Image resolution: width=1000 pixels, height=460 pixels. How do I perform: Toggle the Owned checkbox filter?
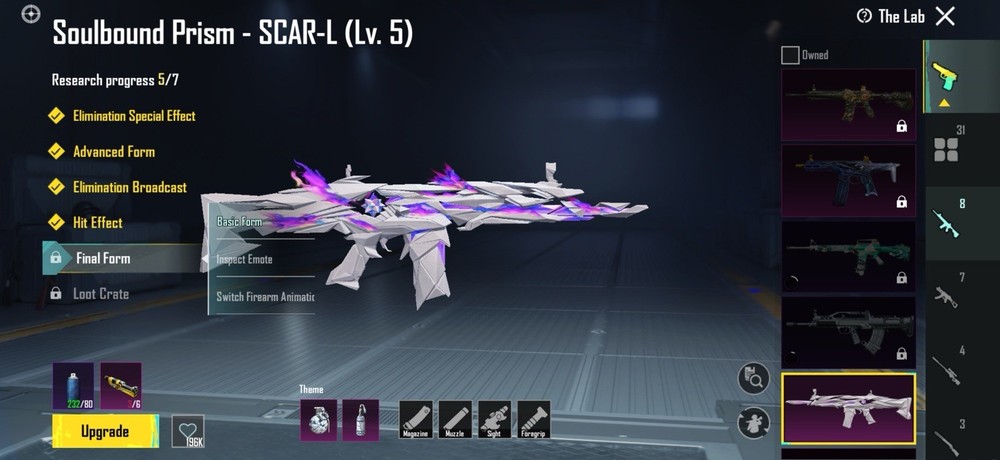[x=790, y=55]
